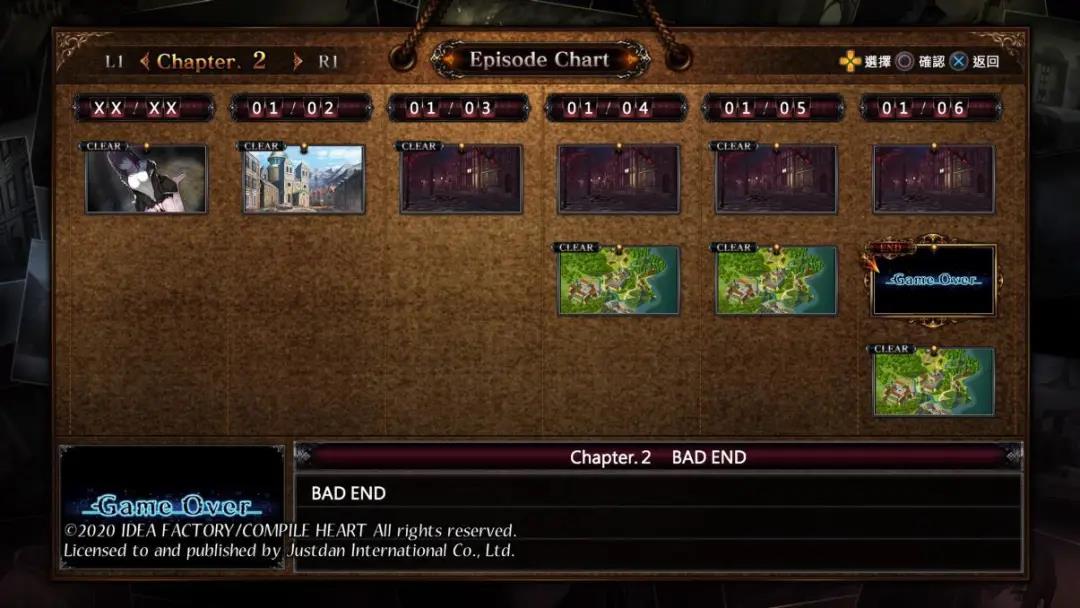Pick the island map episode under 01/04
The height and width of the screenshot is (608, 1080).
pos(619,281)
